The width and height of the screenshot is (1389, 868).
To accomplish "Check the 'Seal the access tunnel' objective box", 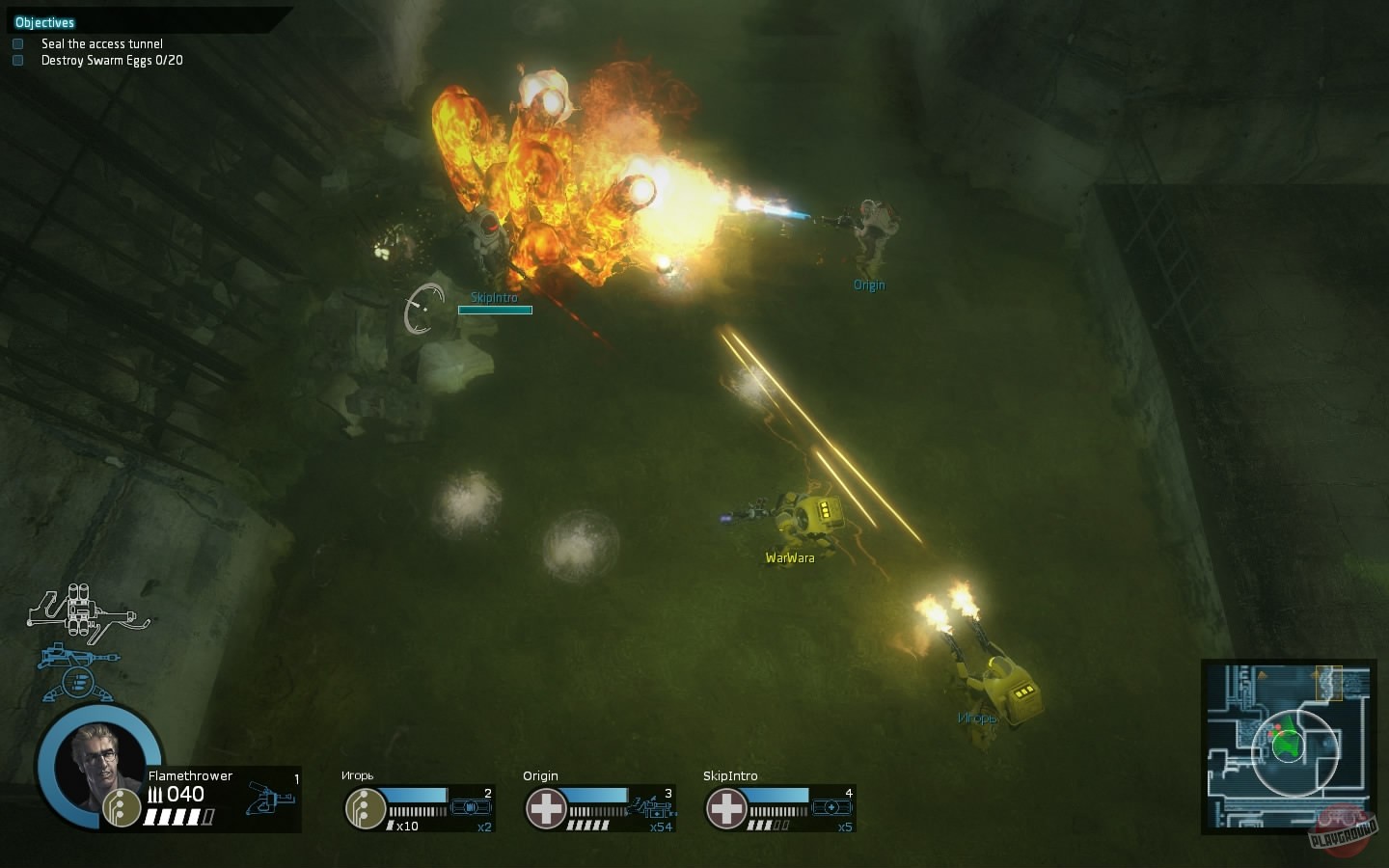I will coord(16,43).
